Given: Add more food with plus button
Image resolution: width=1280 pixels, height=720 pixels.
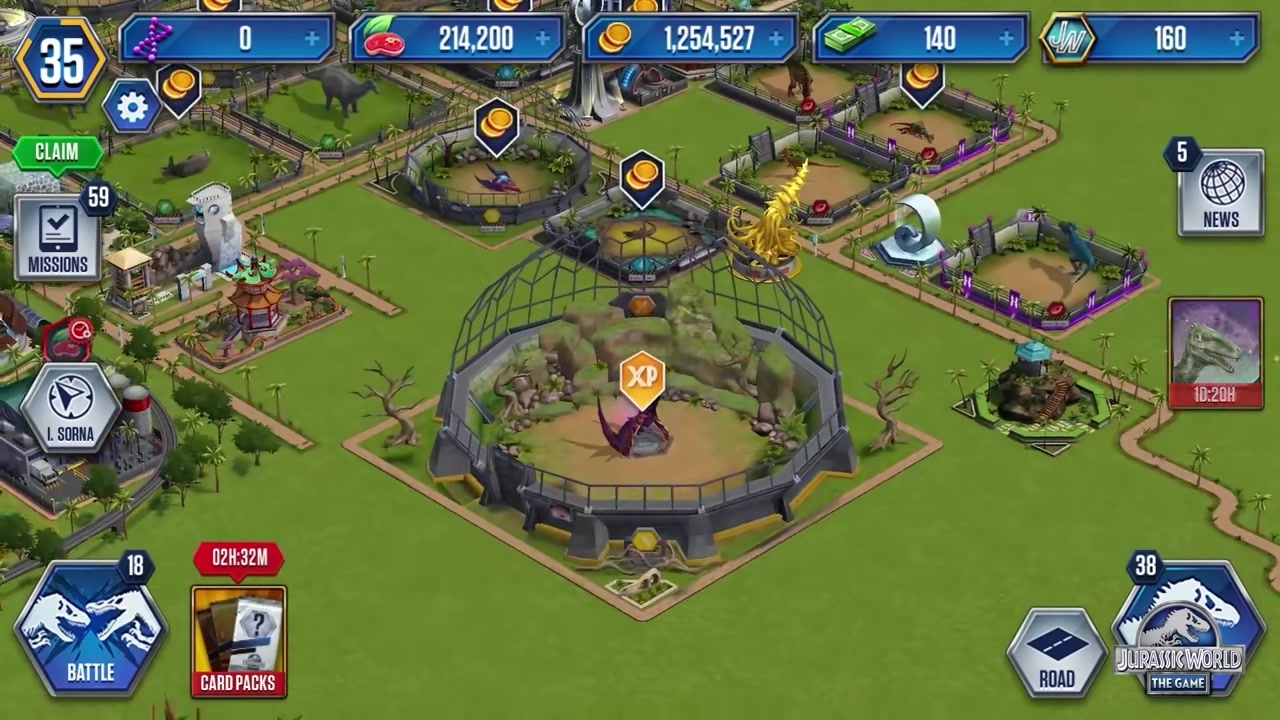Looking at the screenshot, I should click(544, 39).
